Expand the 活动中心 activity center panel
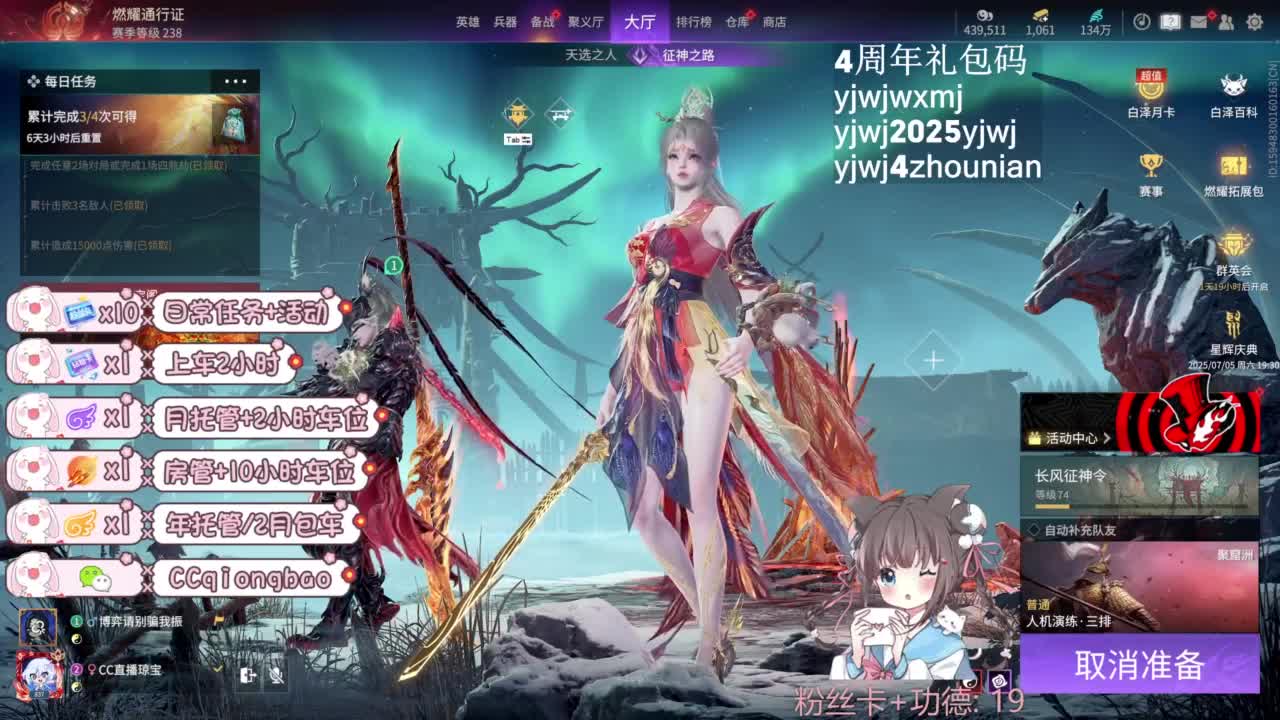This screenshot has width=1280, height=720. 1107,438
